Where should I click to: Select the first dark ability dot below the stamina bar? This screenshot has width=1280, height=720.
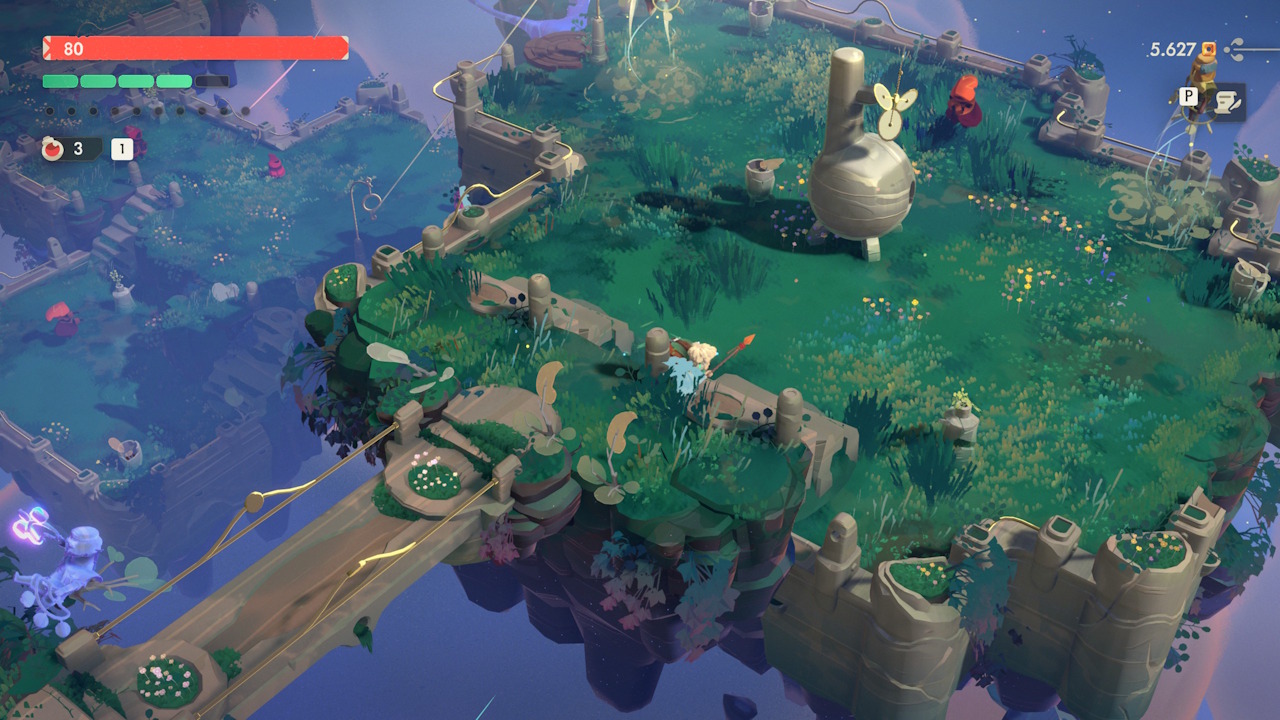click(x=50, y=111)
